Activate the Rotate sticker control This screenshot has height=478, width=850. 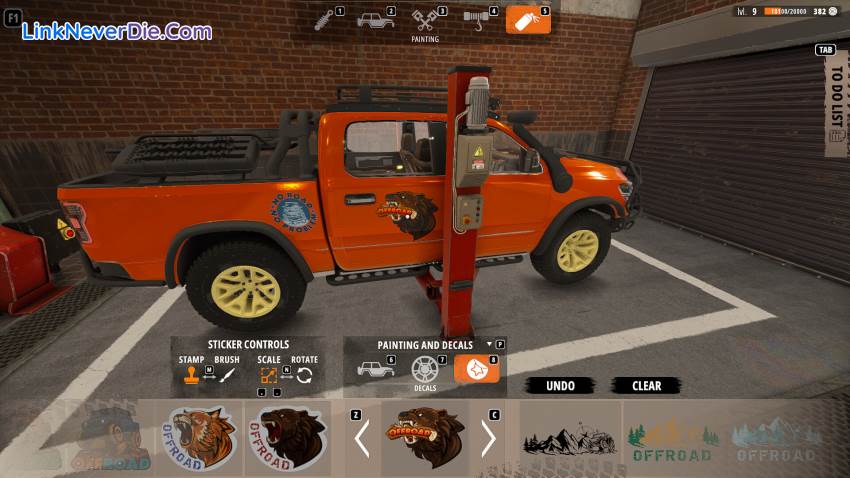304,376
